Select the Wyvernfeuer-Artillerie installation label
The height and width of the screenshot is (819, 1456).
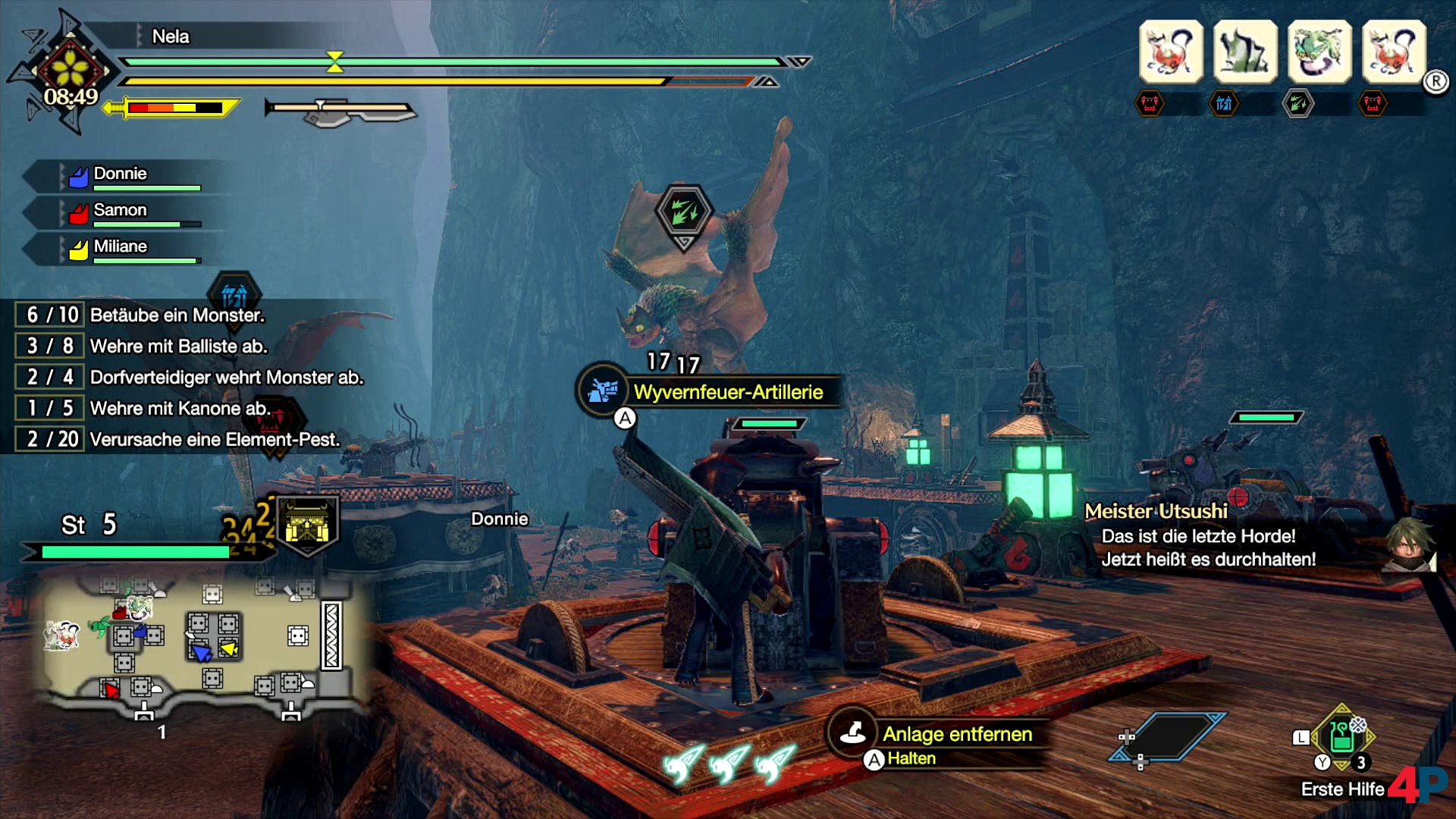tap(728, 392)
